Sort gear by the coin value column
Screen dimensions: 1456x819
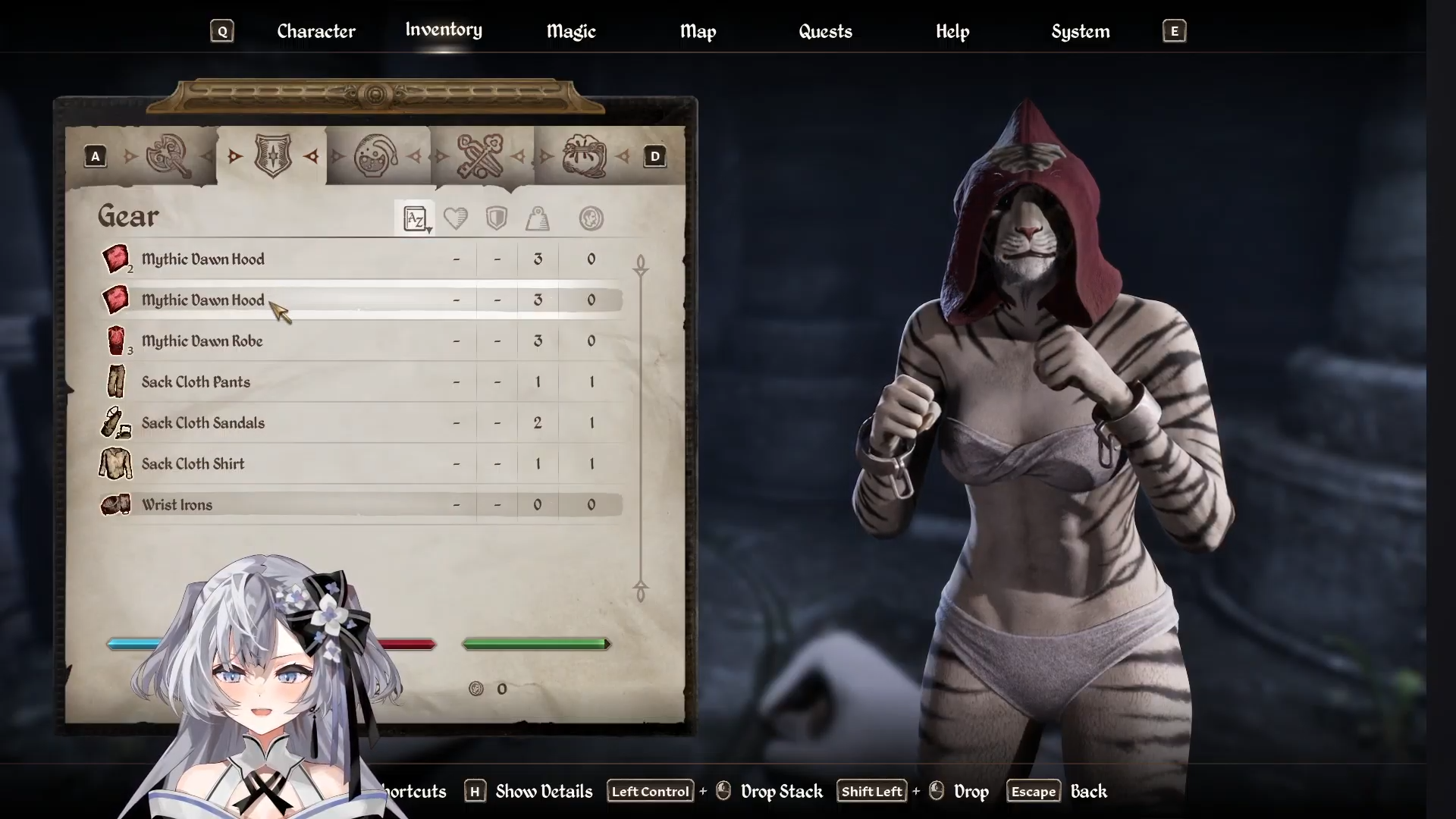point(591,219)
